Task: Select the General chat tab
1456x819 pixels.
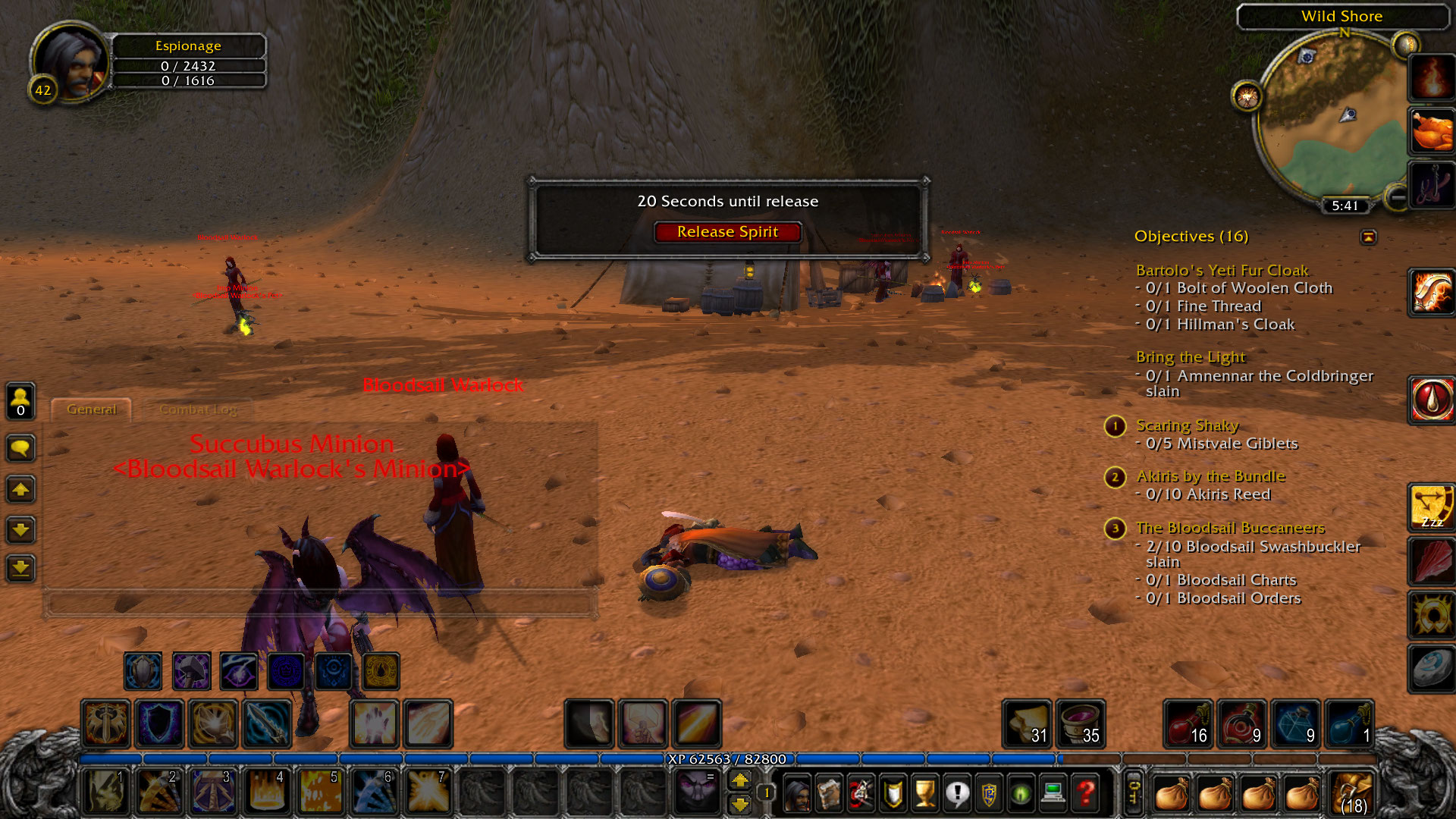Action: [x=92, y=409]
